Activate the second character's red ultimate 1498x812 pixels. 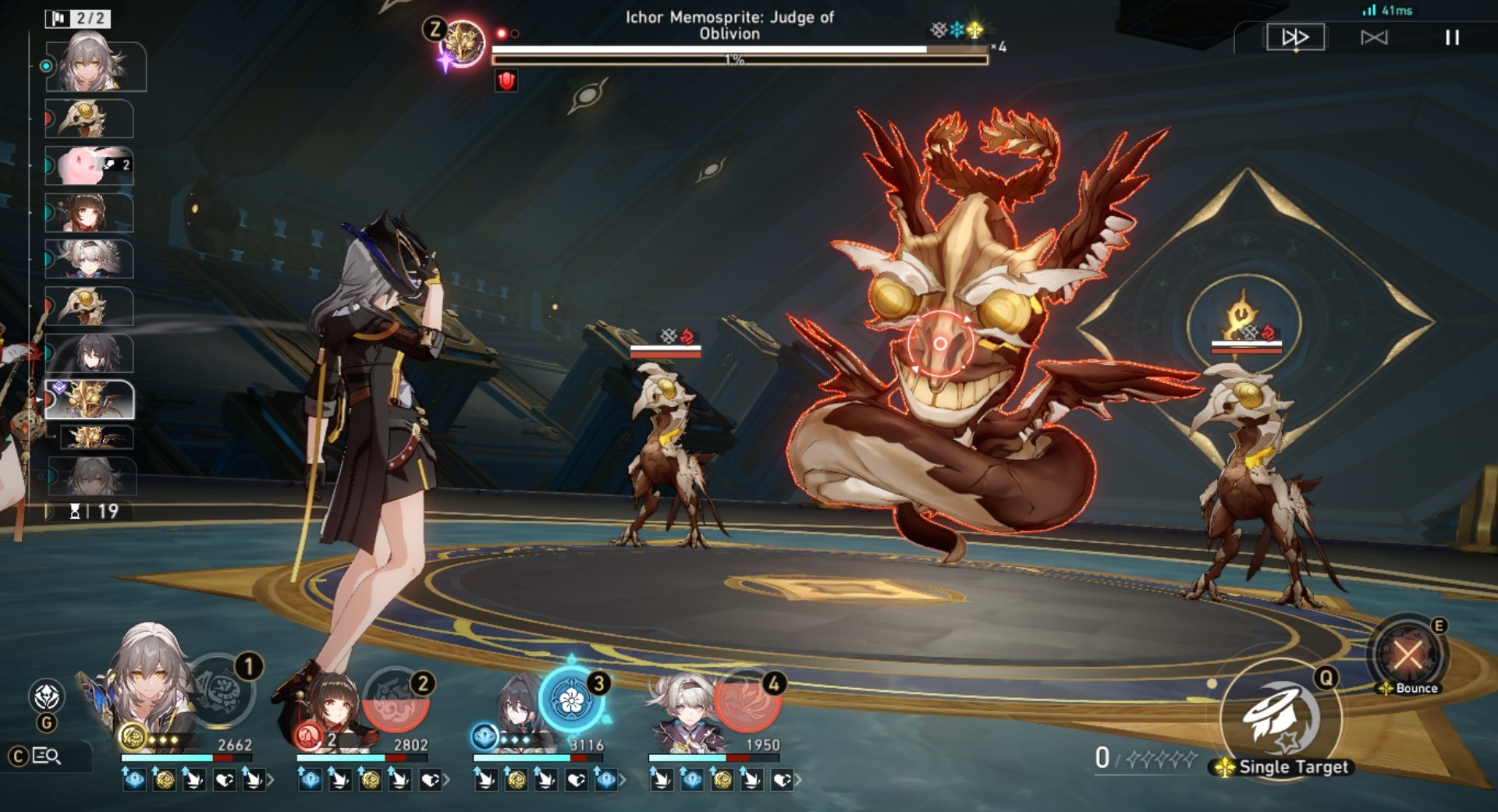pos(396,699)
